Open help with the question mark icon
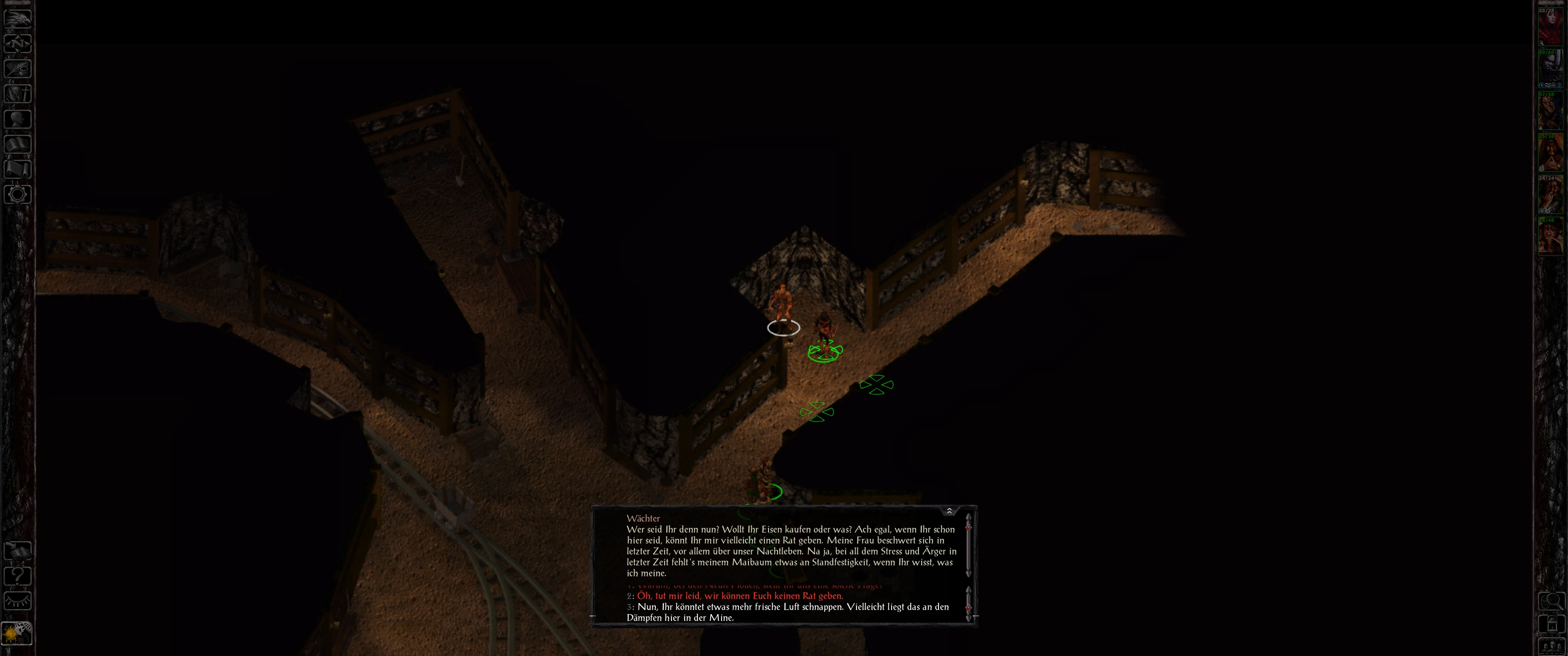1568x656 pixels. tap(18, 576)
